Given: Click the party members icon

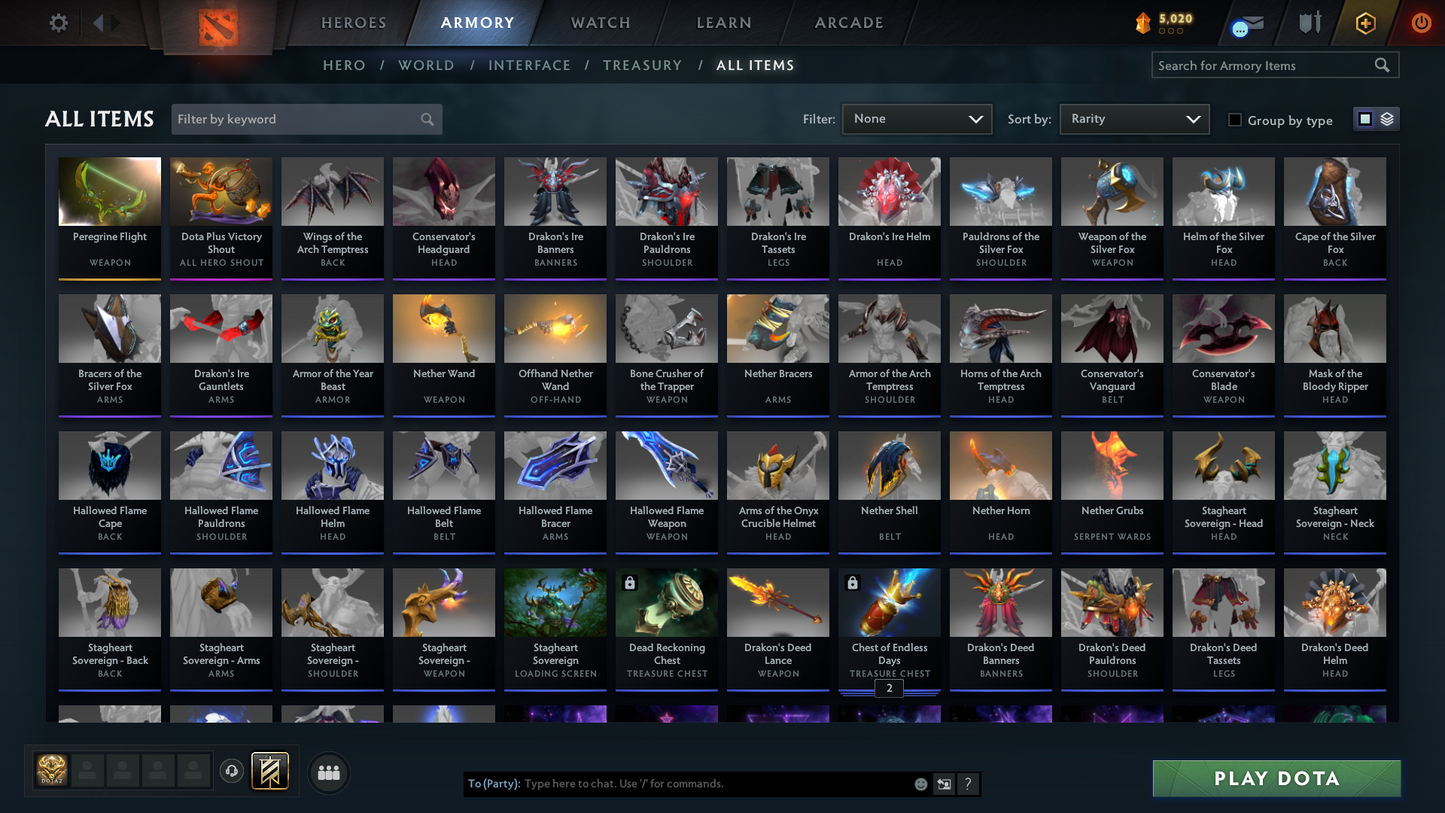Looking at the screenshot, I should point(328,771).
